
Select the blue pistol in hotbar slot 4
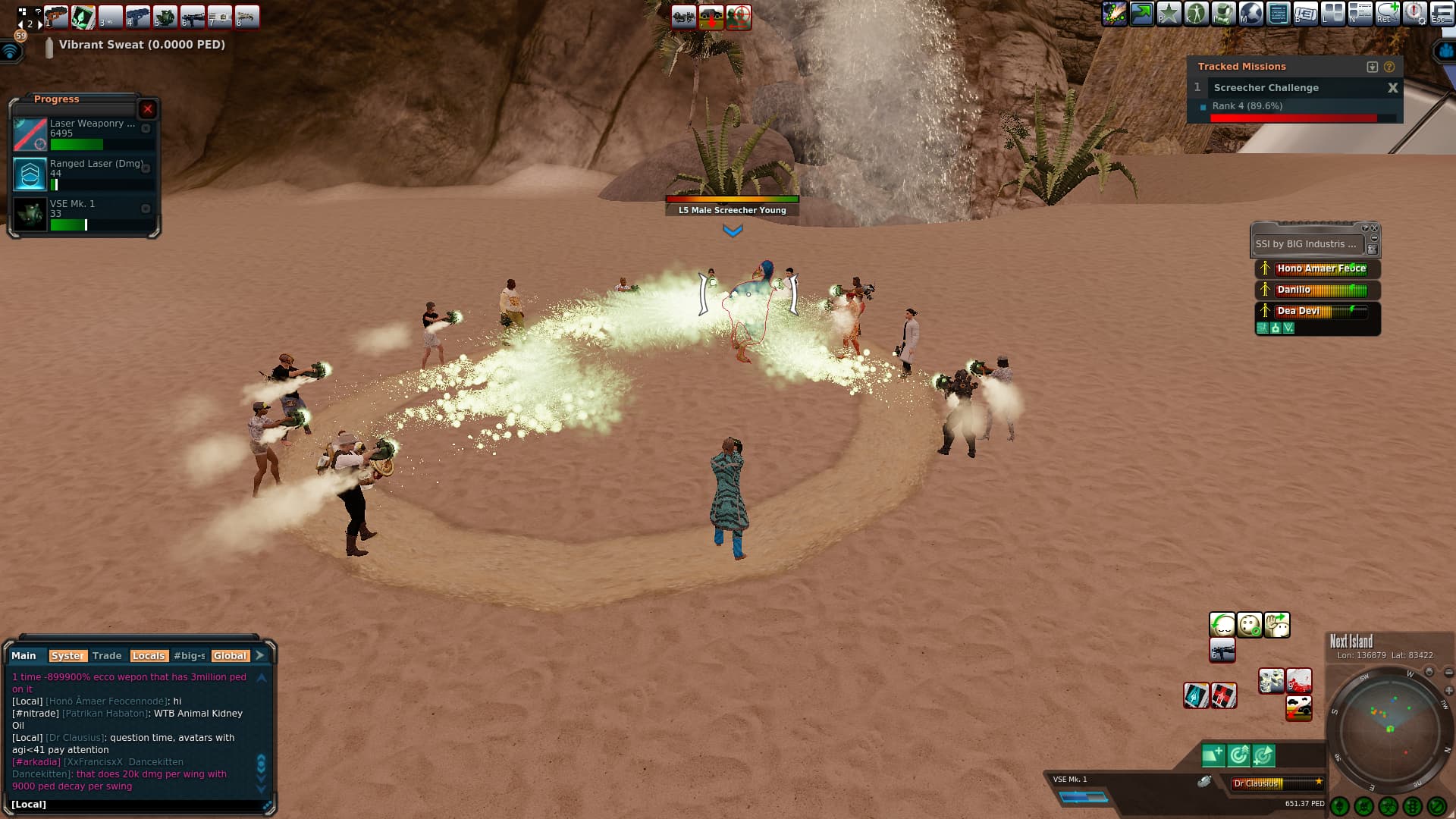[138, 17]
